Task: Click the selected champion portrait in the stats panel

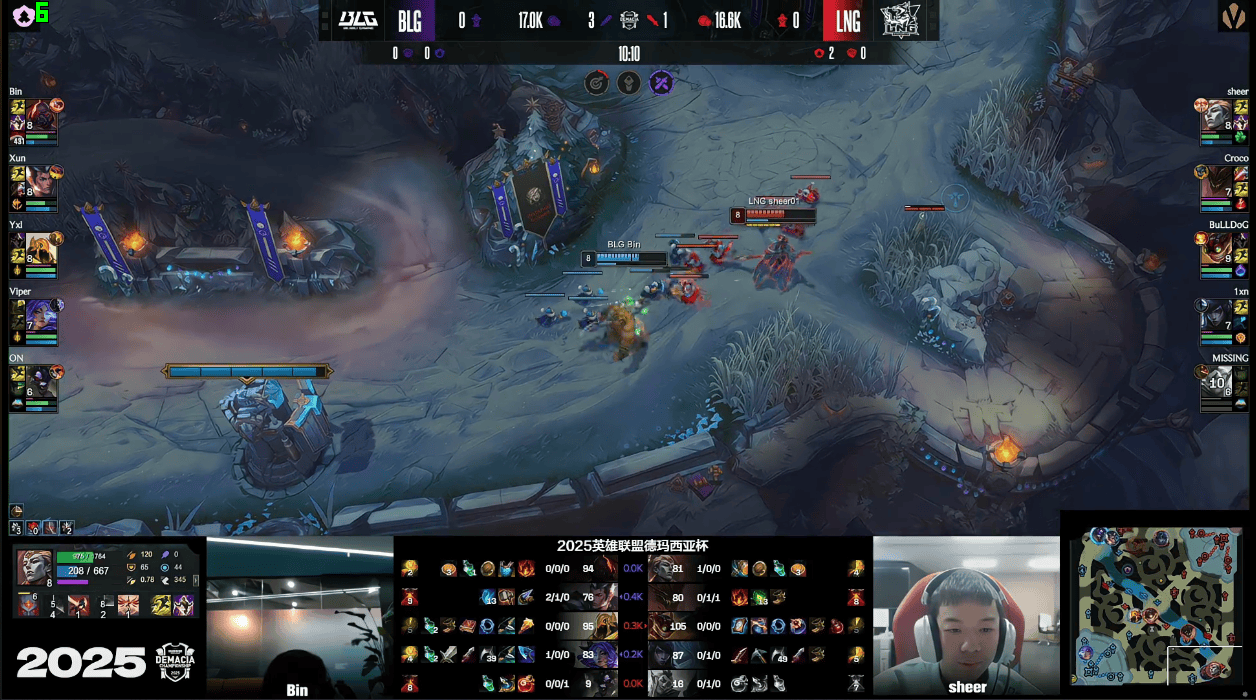Action: pyautogui.click(x=34, y=567)
